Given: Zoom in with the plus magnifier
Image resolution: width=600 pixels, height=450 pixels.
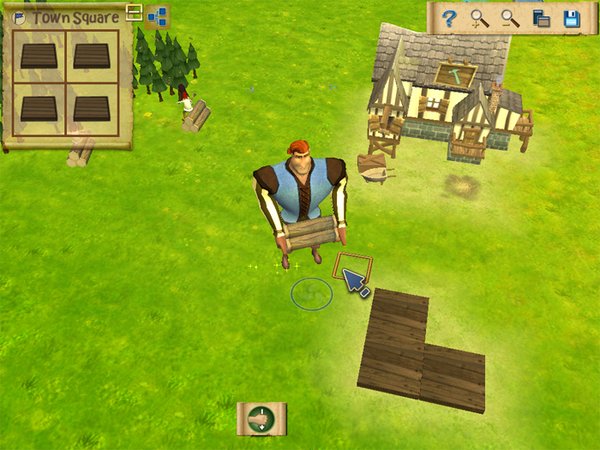Looking at the screenshot, I should coord(480,18).
